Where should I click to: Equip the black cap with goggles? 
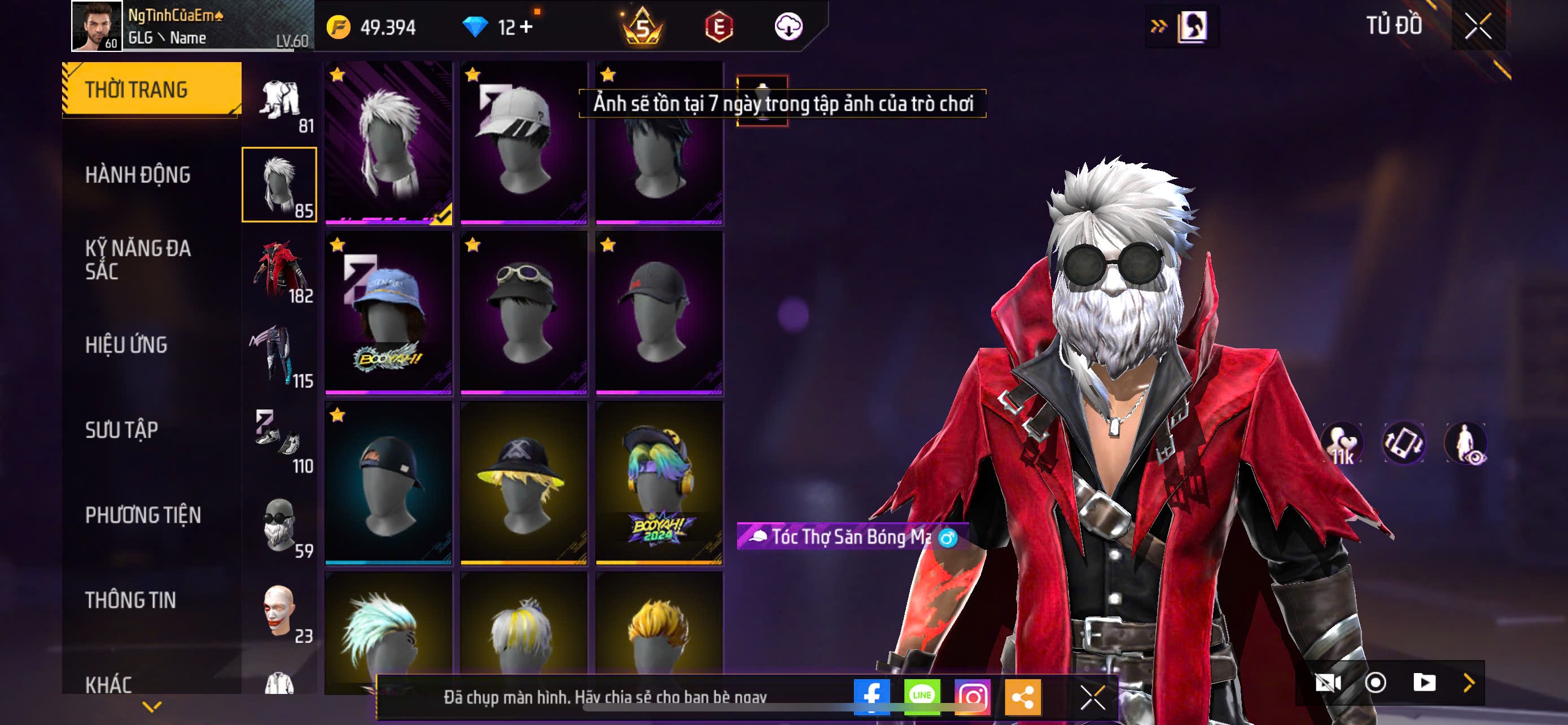click(x=523, y=313)
